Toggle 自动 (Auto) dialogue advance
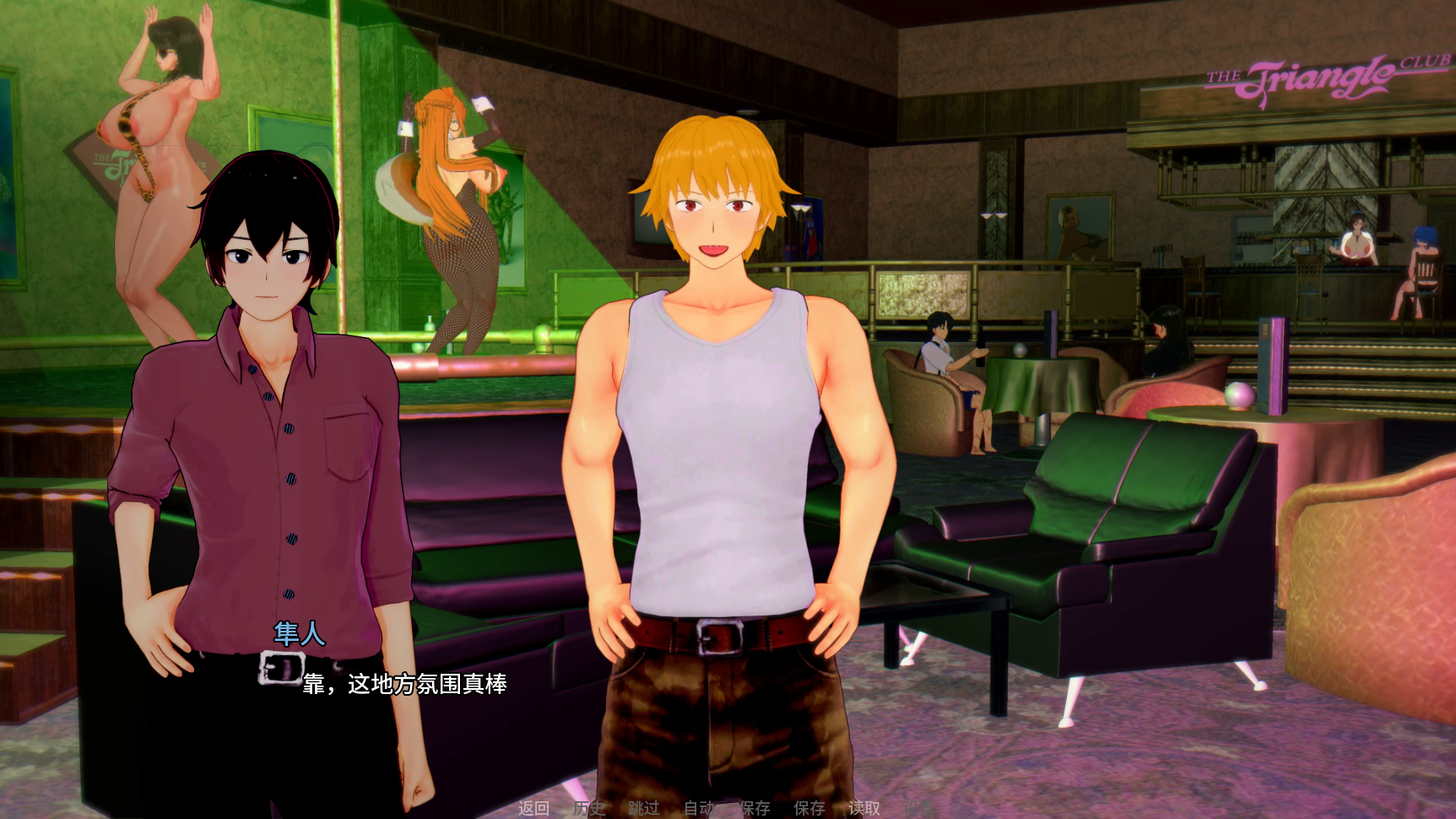This screenshot has height=819, width=1456. [699, 808]
